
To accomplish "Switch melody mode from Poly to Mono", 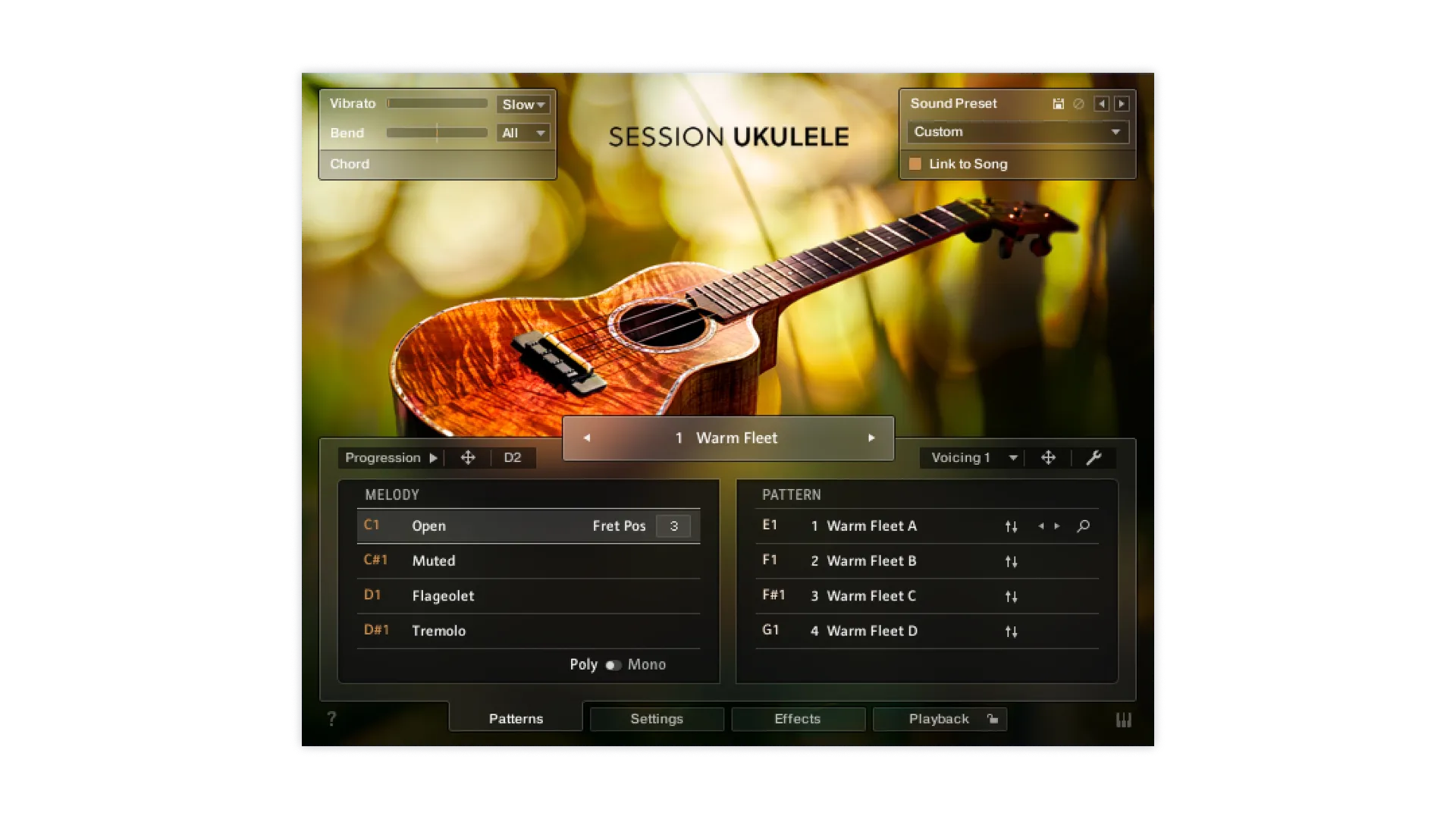I will (x=613, y=665).
